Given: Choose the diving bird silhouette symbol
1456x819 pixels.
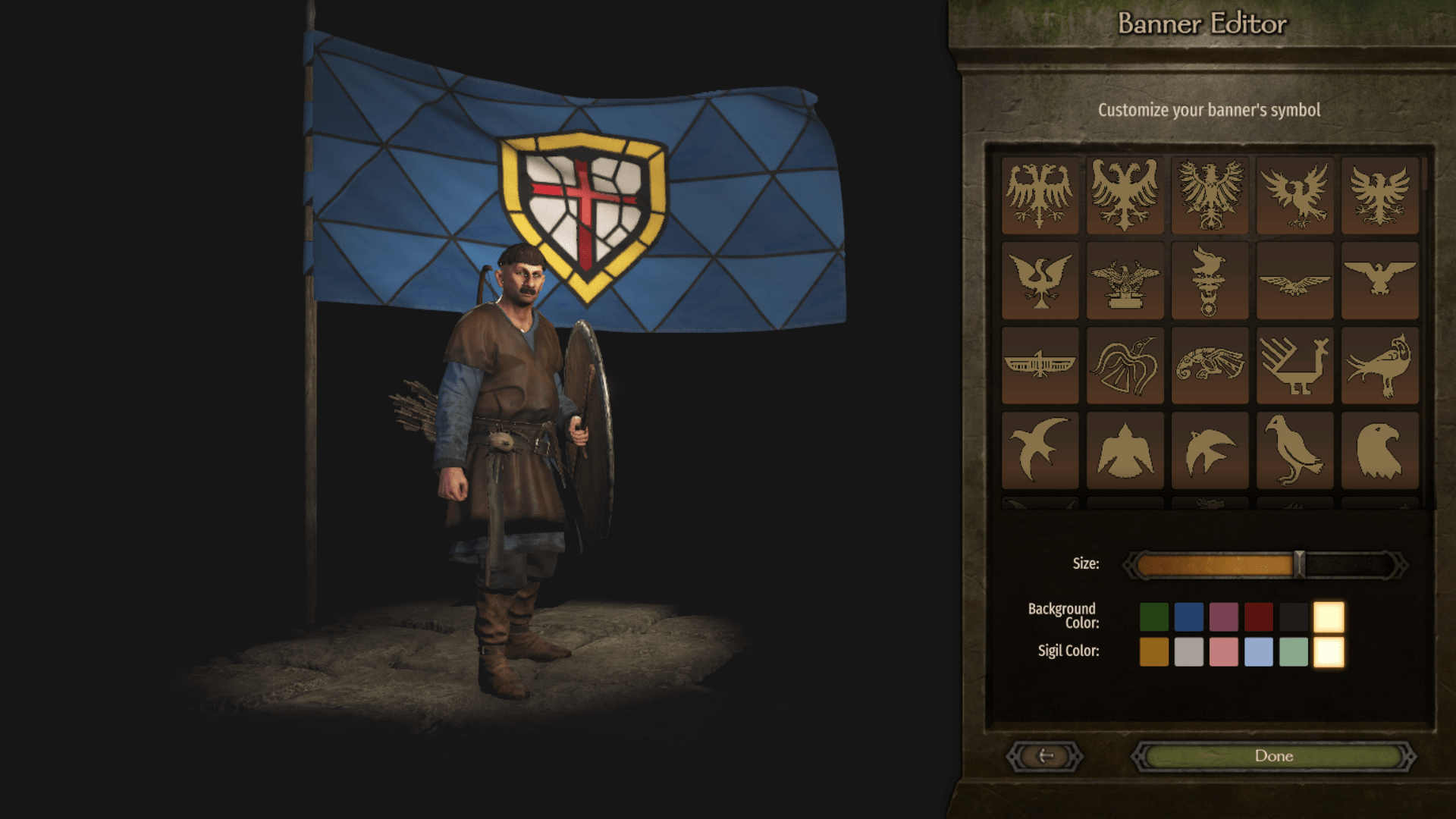Looking at the screenshot, I should point(1125,449).
